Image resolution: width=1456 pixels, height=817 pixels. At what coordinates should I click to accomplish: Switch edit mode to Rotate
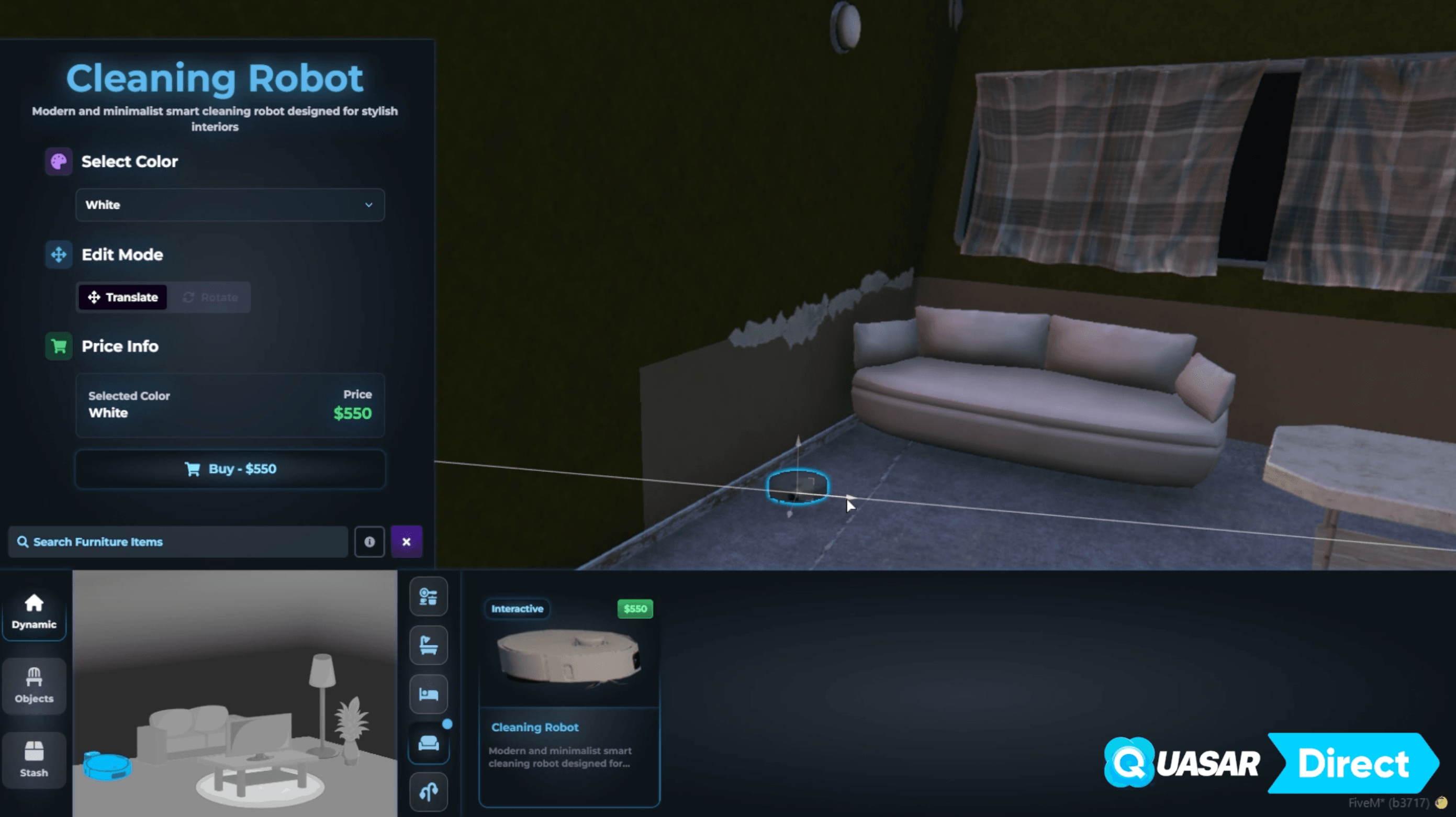tap(210, 297)
